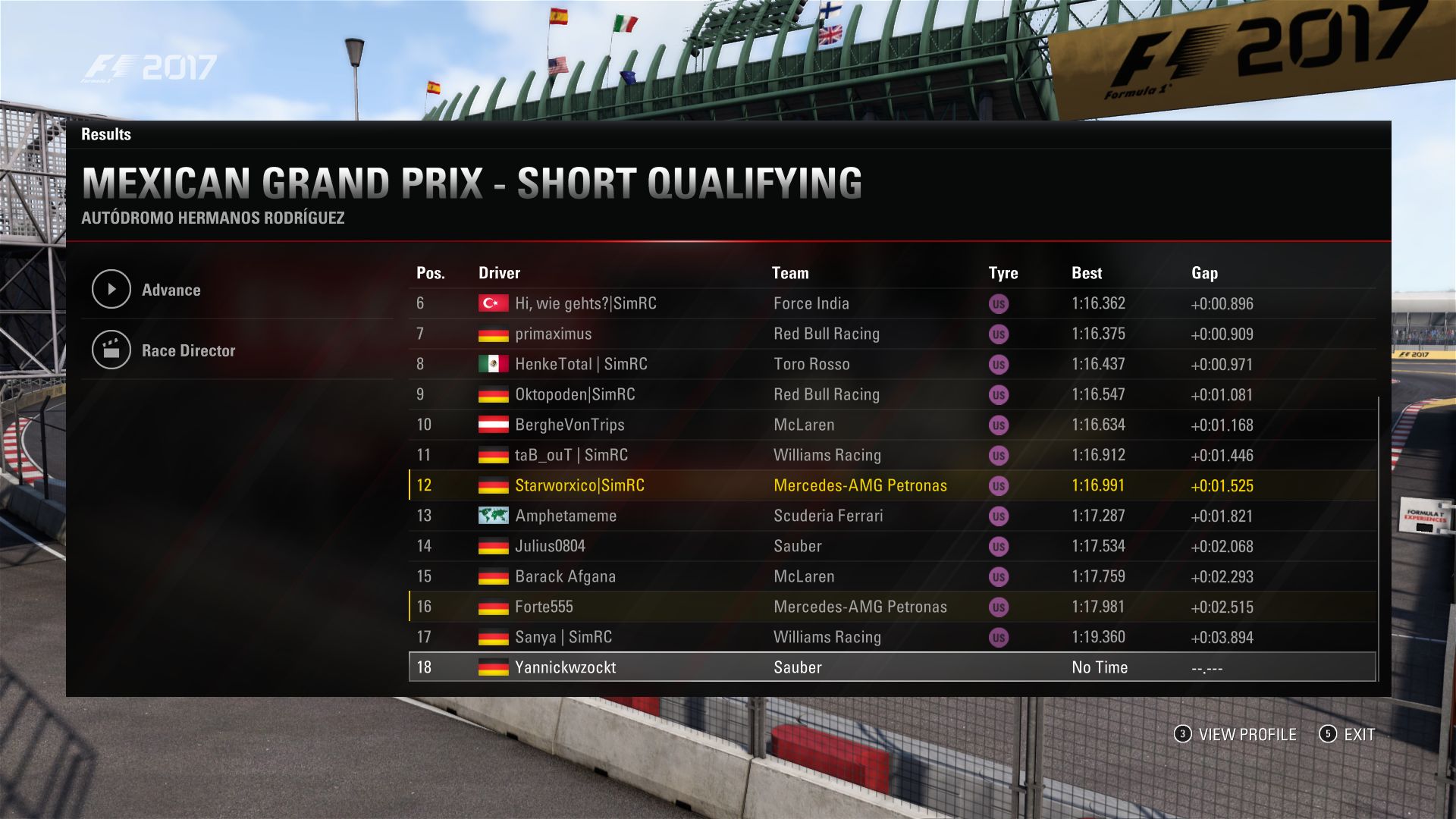Screen dimensions: 1456x819
Task: Select the Advance menu option
Action: [171, 290]
